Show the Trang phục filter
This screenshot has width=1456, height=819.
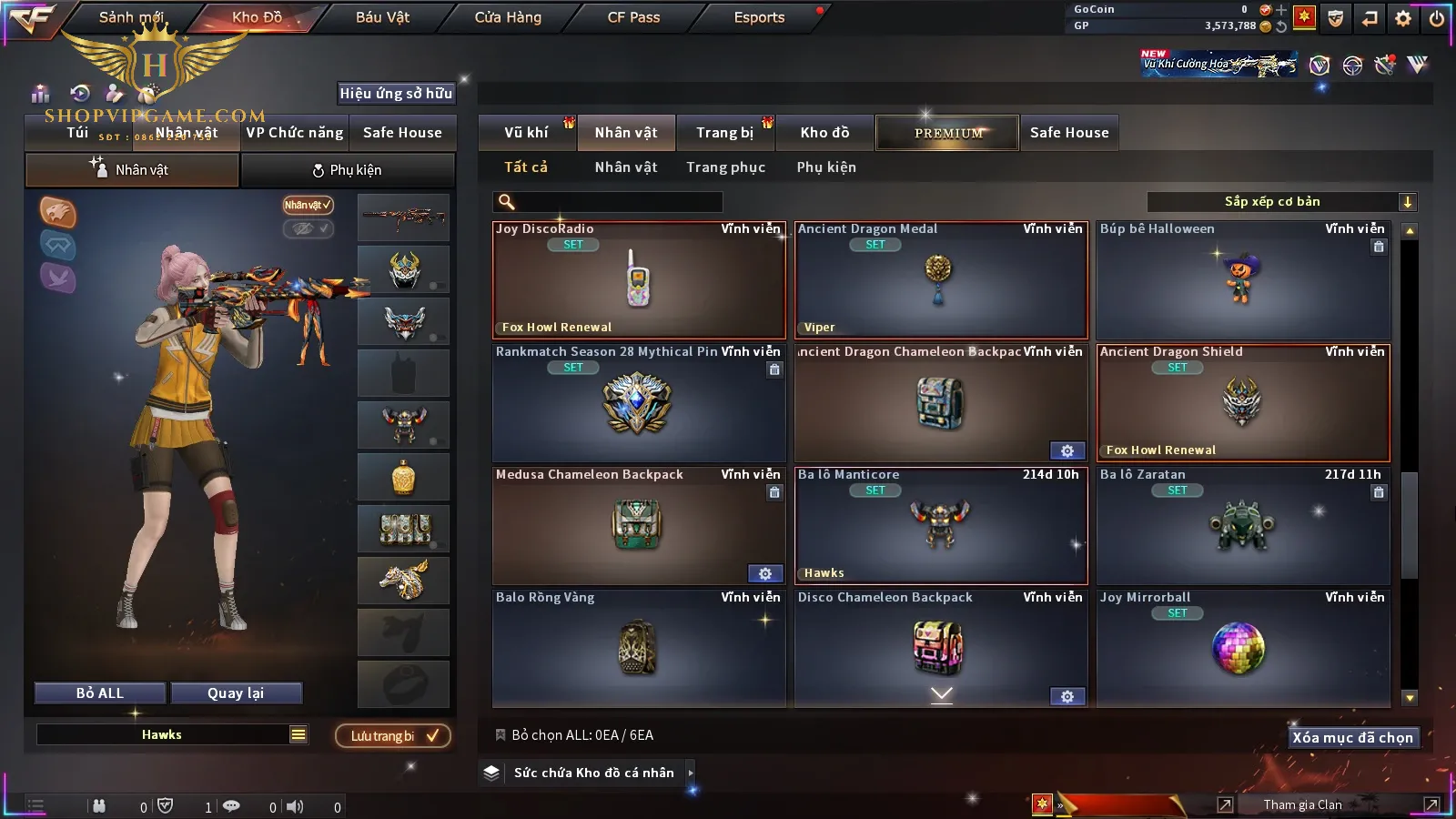click(x=725, y=167)
